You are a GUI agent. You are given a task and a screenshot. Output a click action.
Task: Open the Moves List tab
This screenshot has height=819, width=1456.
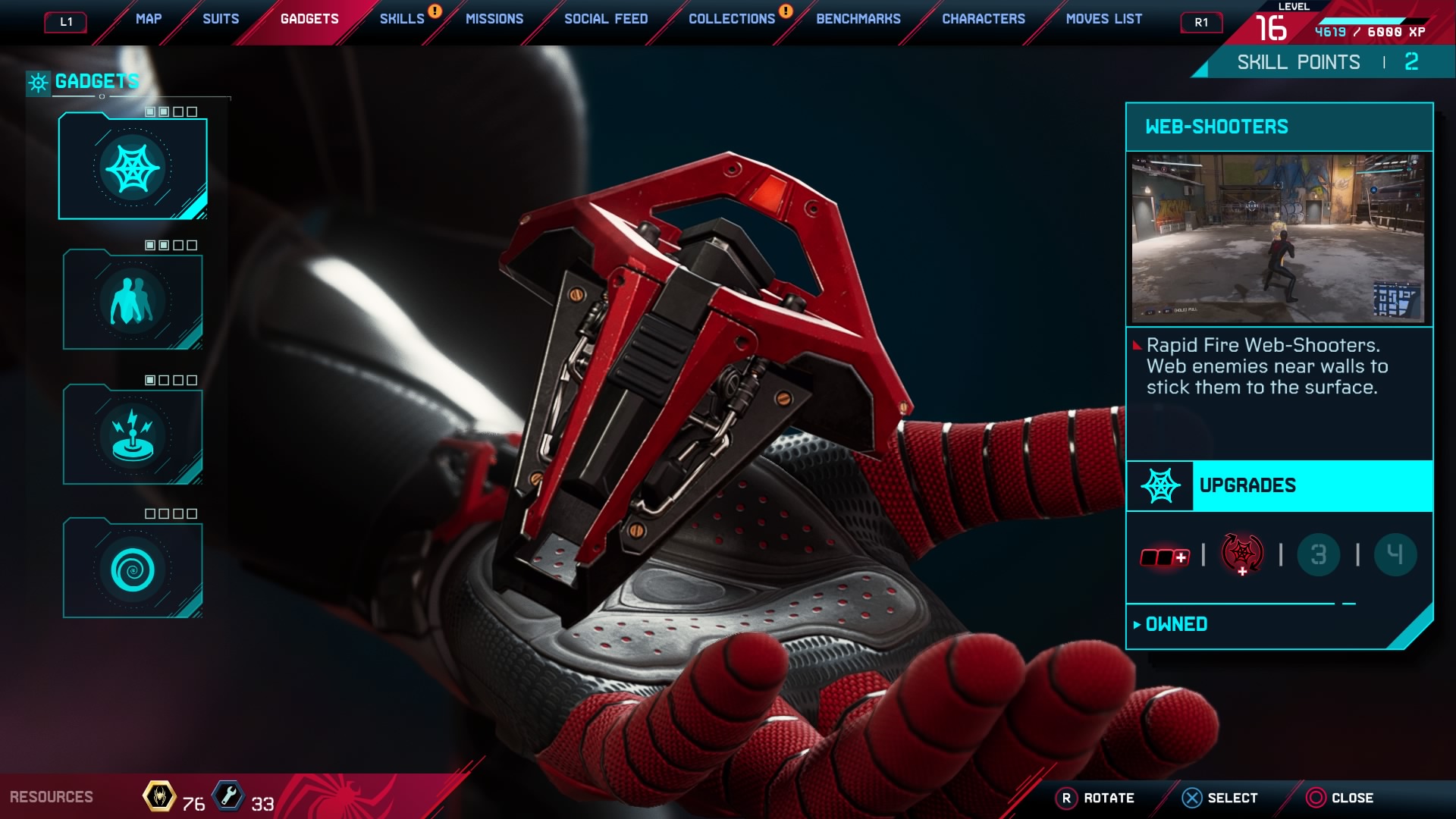point(1104,19)
